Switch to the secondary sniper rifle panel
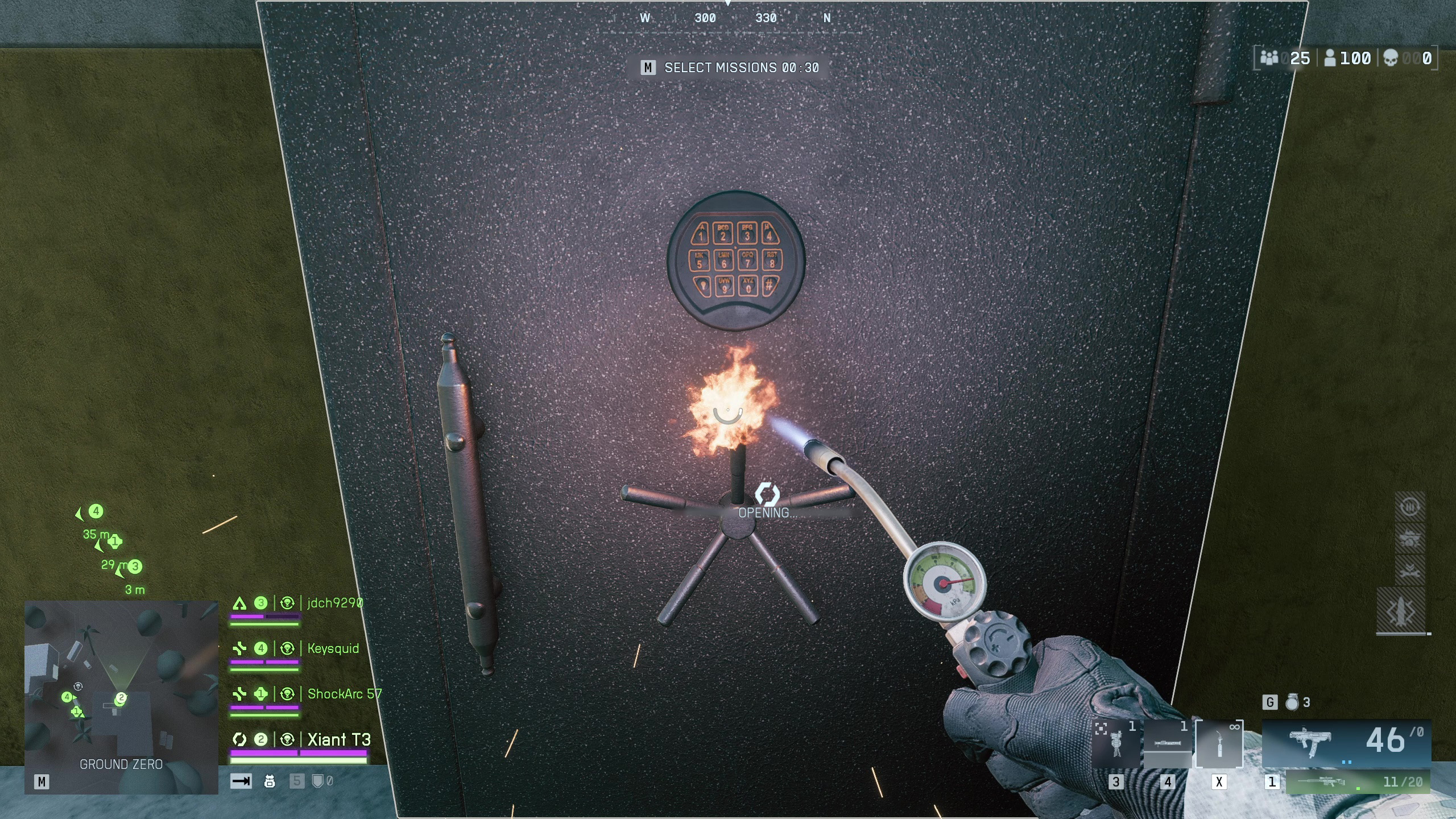The width and height of the screenshot is (1456, 819). point(1358,782)
